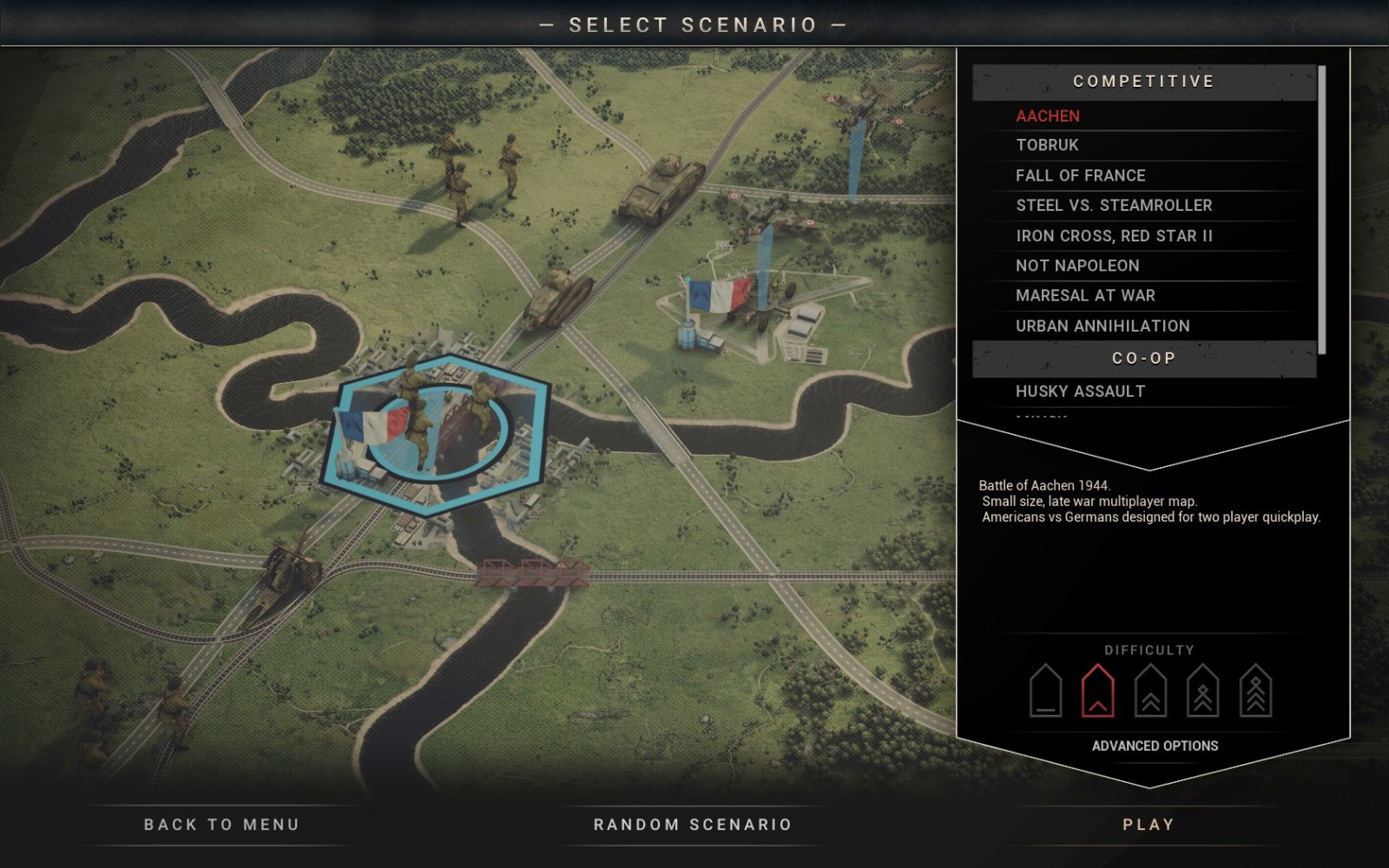Pick a Random Scenario
1389x868 pixels.
click(693, 825)
